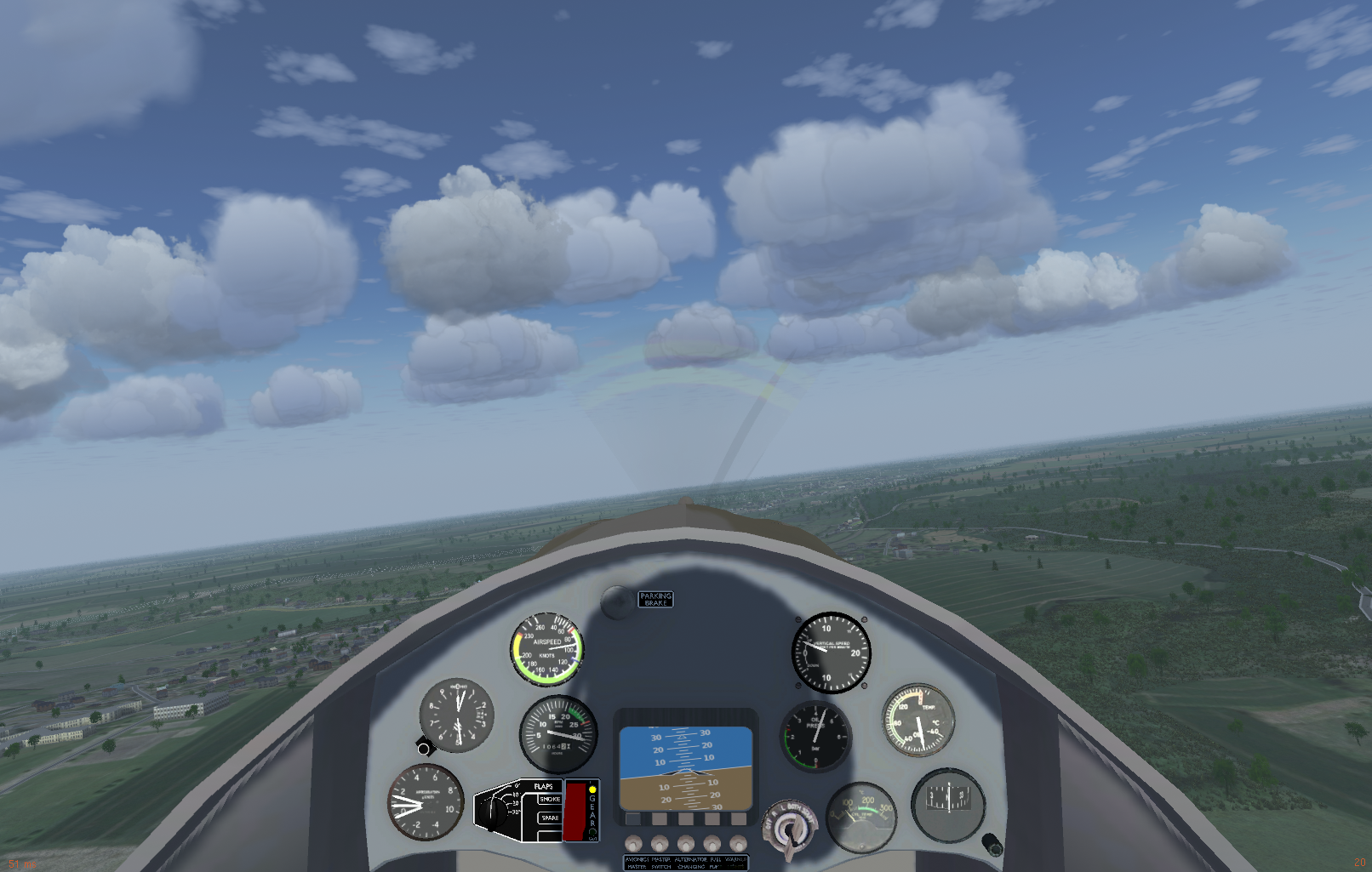Toggle the Smoke switch

point(550,800)
